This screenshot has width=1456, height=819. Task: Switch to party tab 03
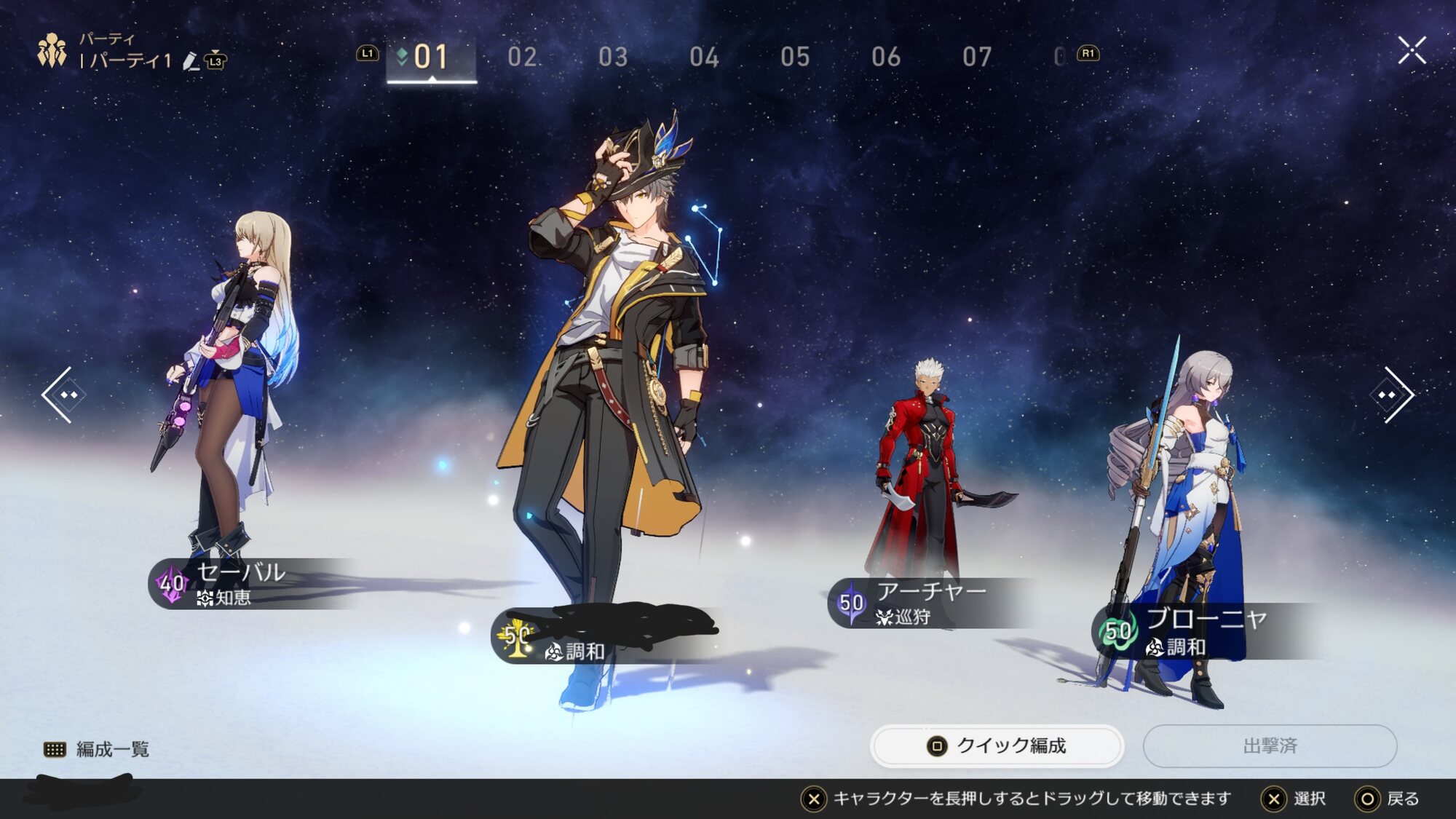(x=613, y=57)
